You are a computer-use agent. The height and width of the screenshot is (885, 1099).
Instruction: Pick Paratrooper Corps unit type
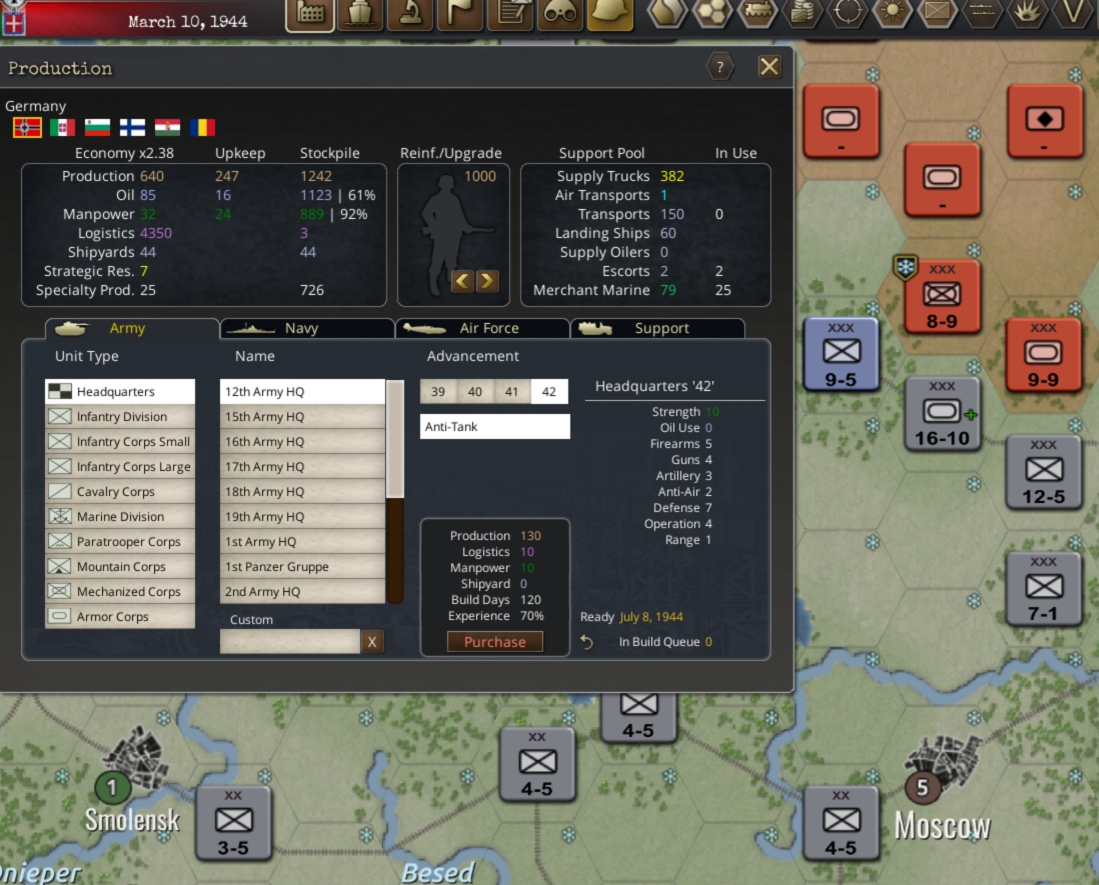pyautogui.click(x=120, y=542)
